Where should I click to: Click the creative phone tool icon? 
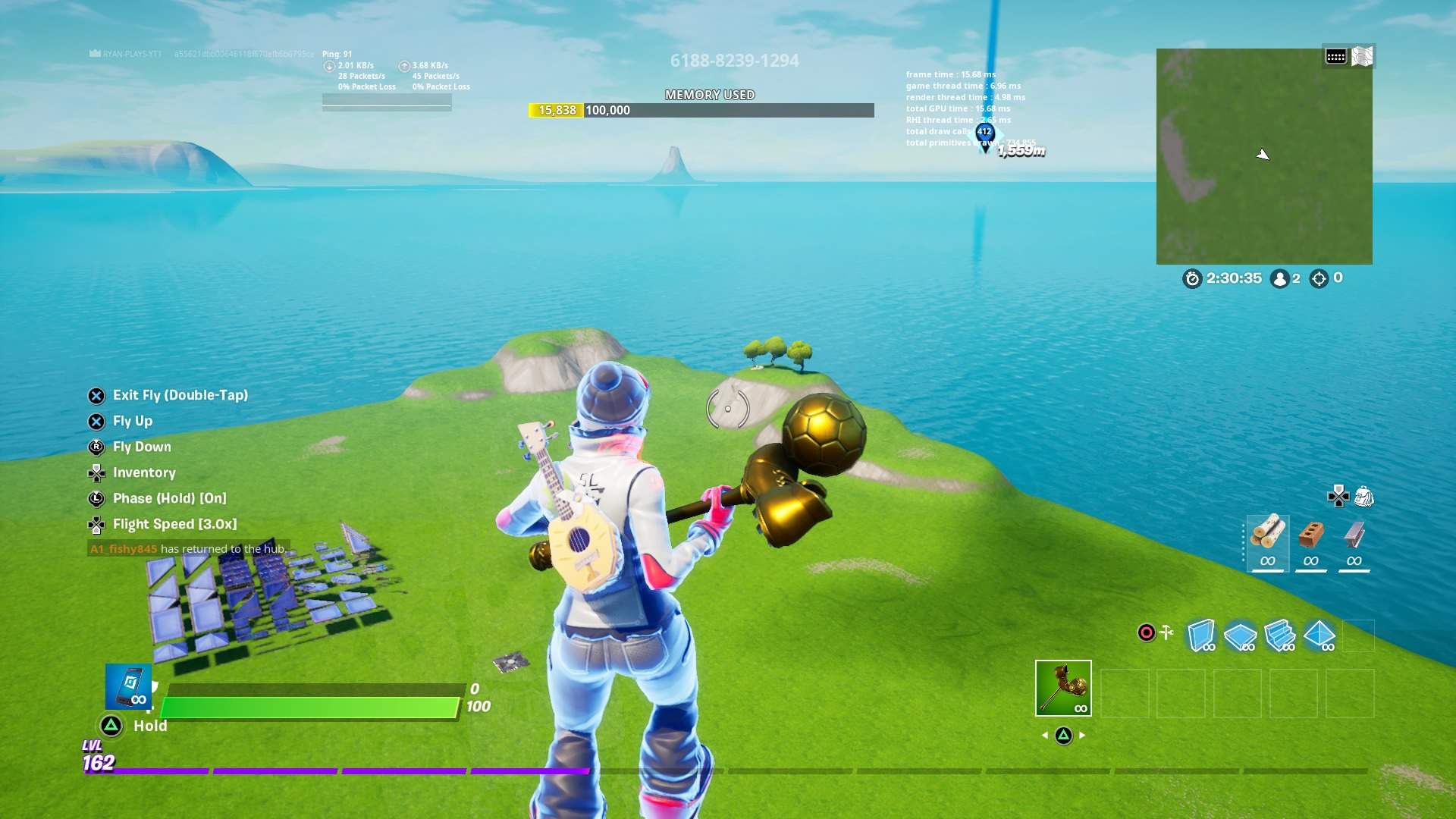128,686
